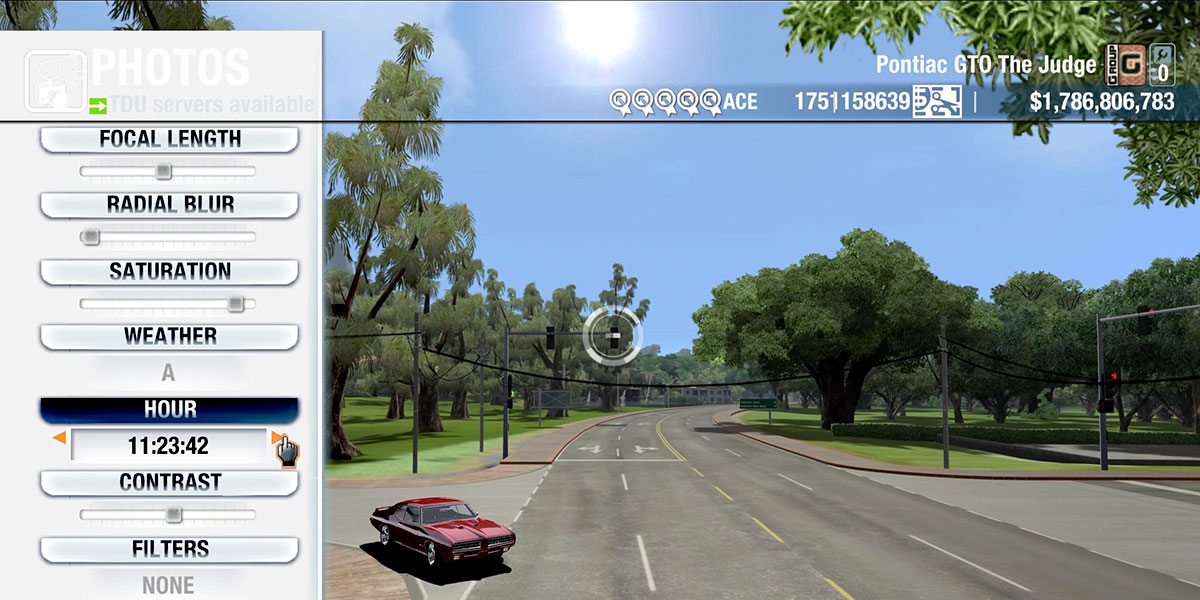Open the Weather setting
Screen dimensions: 1200x600
(x=169, y=336)
